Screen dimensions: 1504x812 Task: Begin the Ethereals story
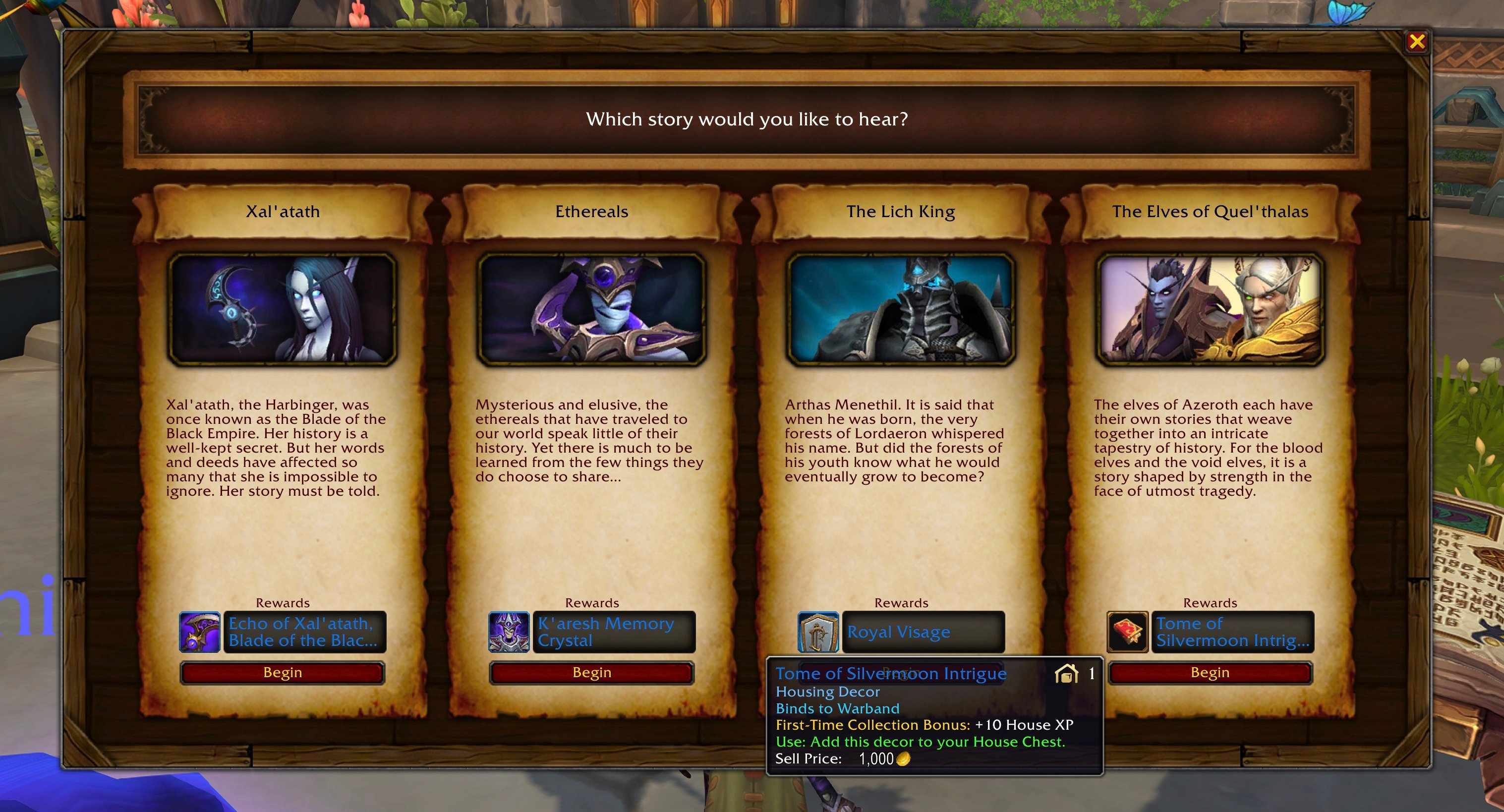coord(591,673)
